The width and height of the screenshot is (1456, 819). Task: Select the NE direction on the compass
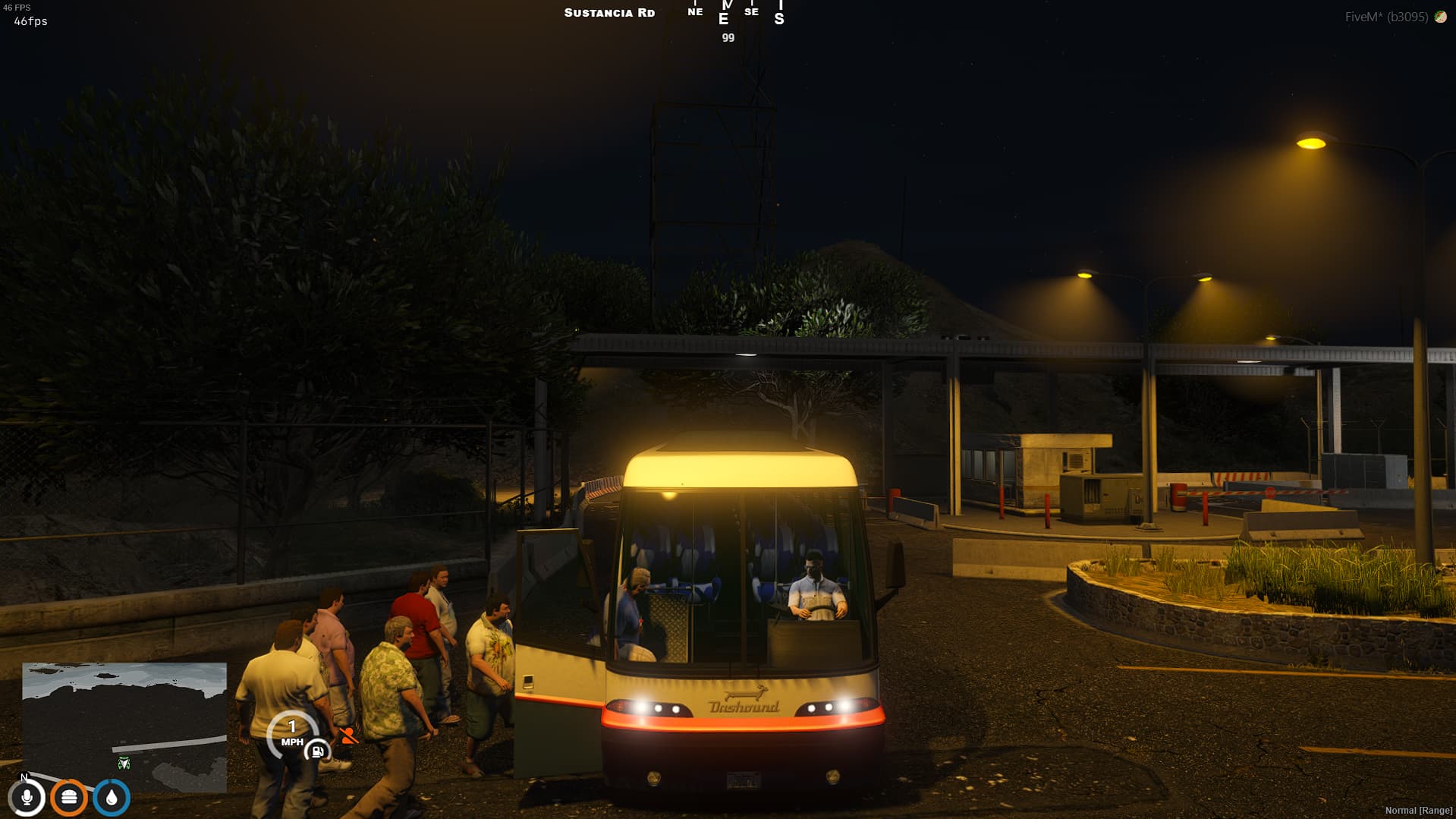[694, 12]
